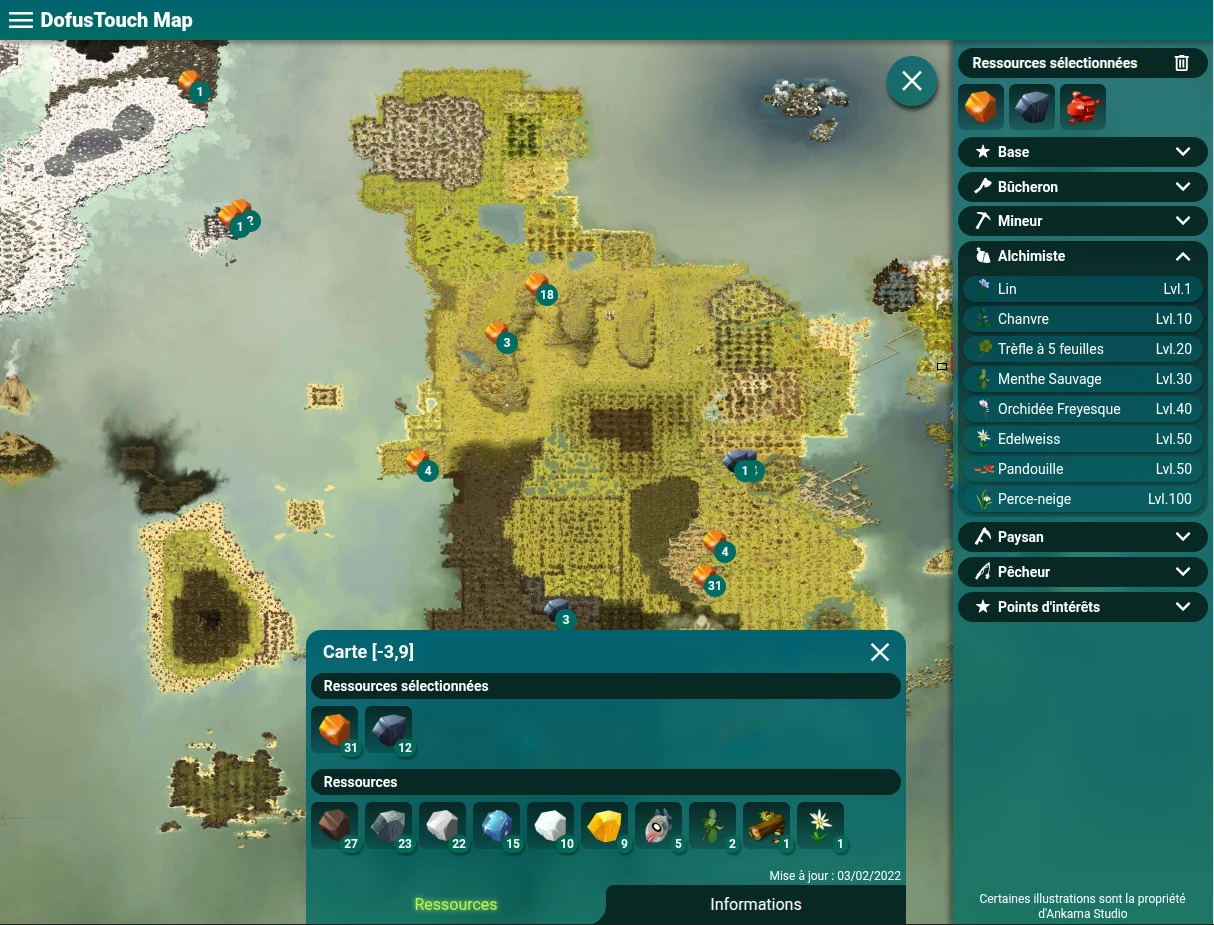The height and width of the screenshot is (925, 1214).
Task: Open the hamburger menu in the header
Action: coord(20,20)
